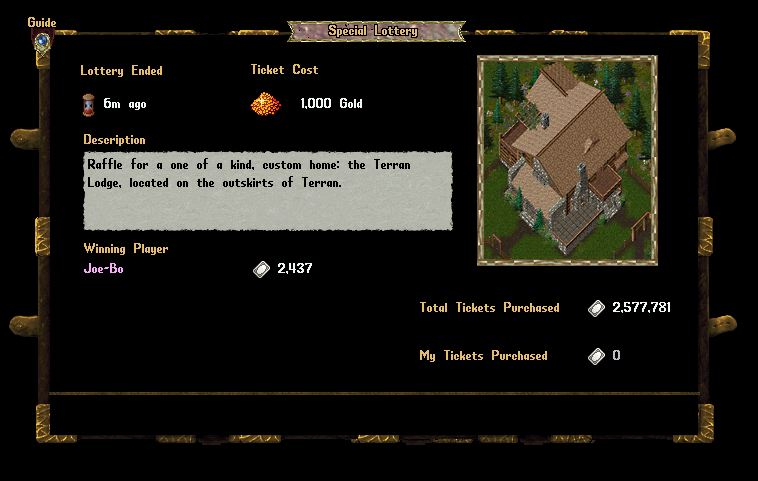Screen dimensions: 758x481
Task: Open the Guide using the blue orb
Action: (42, 42)
